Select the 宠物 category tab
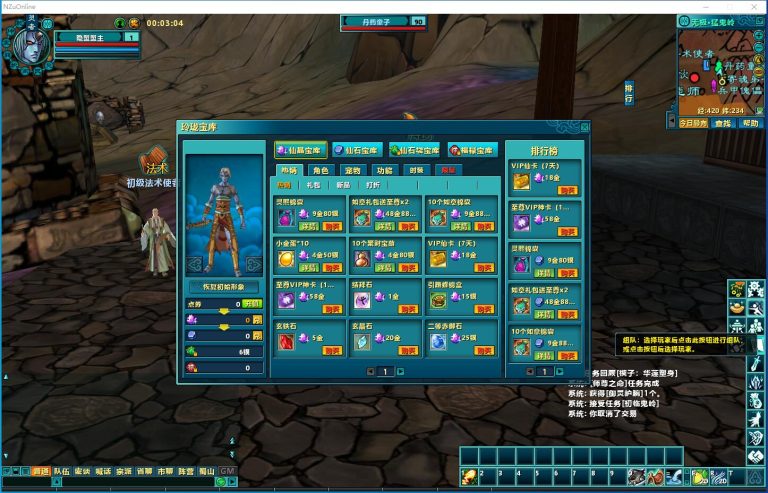This screenshot has width=768, height=493. point(354,170)
